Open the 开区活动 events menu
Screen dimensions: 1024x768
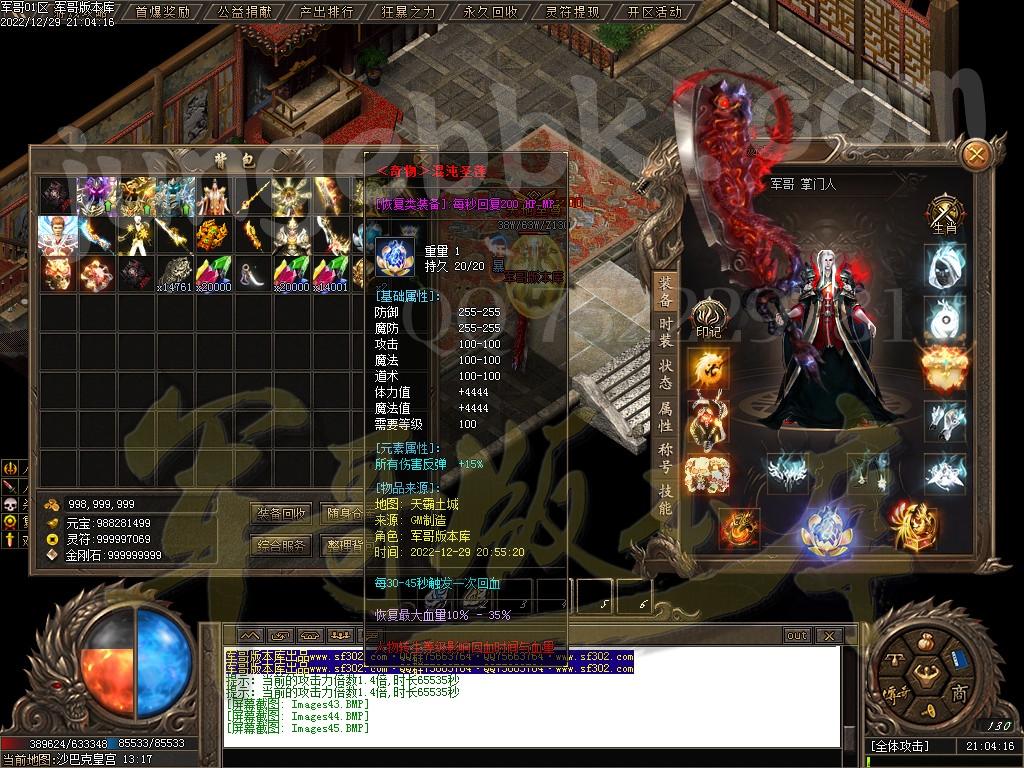click(x=654, y=13)
